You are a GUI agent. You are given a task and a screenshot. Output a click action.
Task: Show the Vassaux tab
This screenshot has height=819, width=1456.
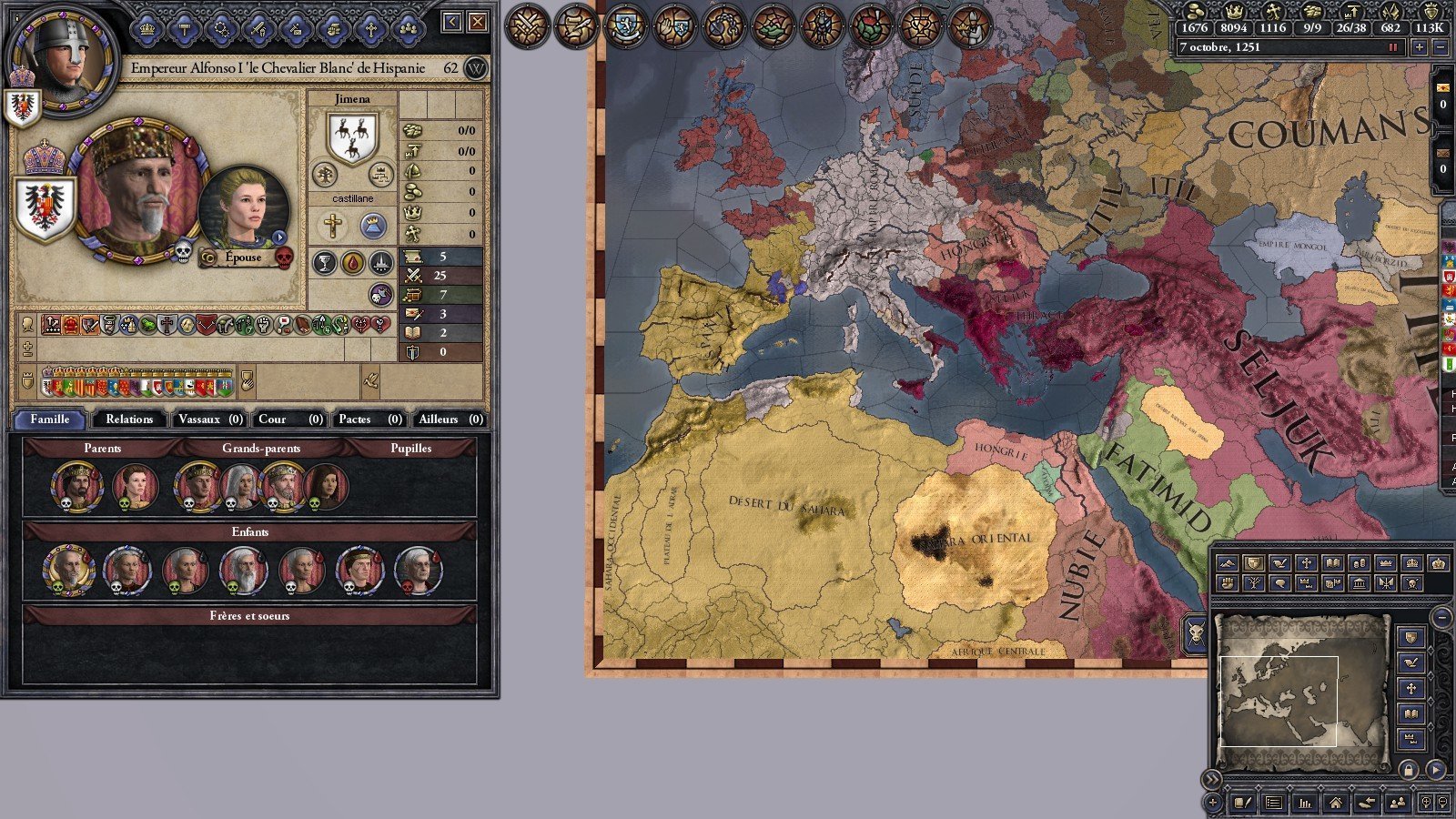tap(209, 420)
